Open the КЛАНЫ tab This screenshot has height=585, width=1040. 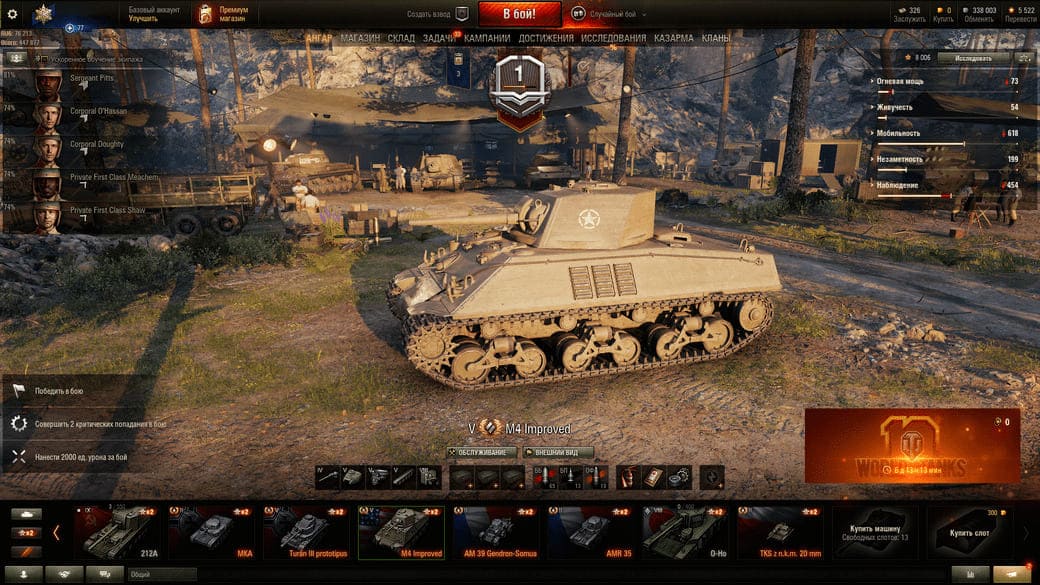pyautogui.click(x=715, y=38)
